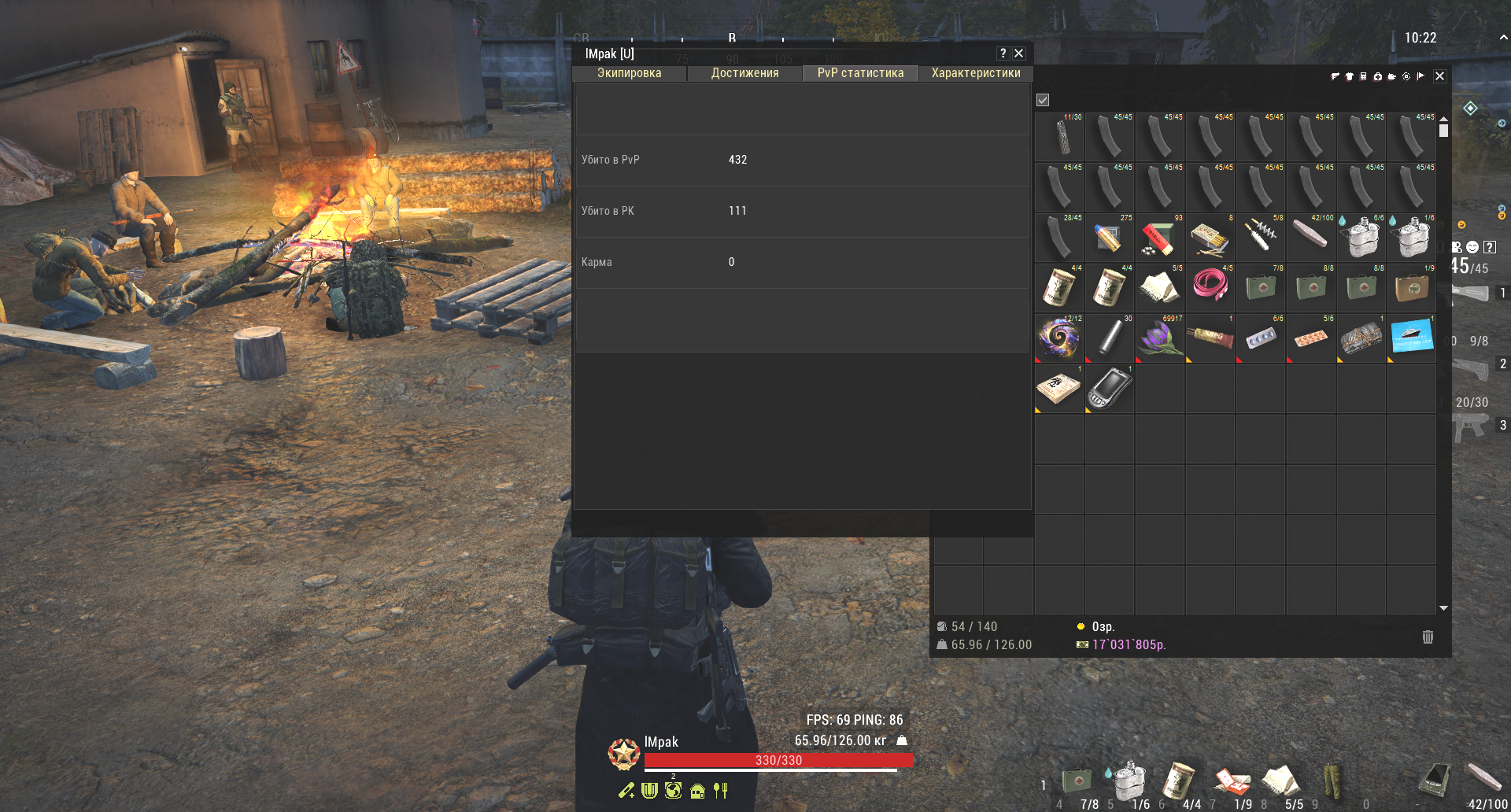Select the brown first aid kit item
The height and width of the screenshot is (812, 1511).
pyautogui.click(x=1412, y=288)
